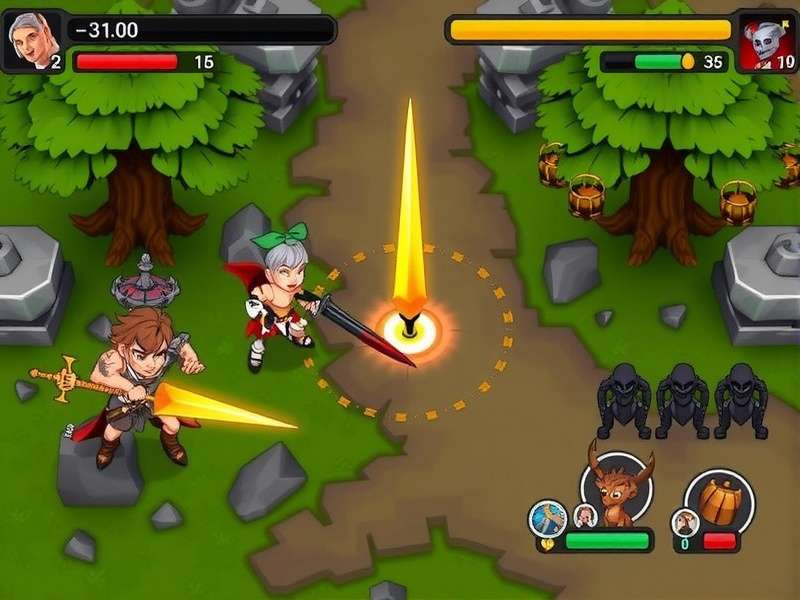The width and height of the screenshot is (800, 600).
Task: Select the skull-faced enemy boss portrait
Action: 768,42
